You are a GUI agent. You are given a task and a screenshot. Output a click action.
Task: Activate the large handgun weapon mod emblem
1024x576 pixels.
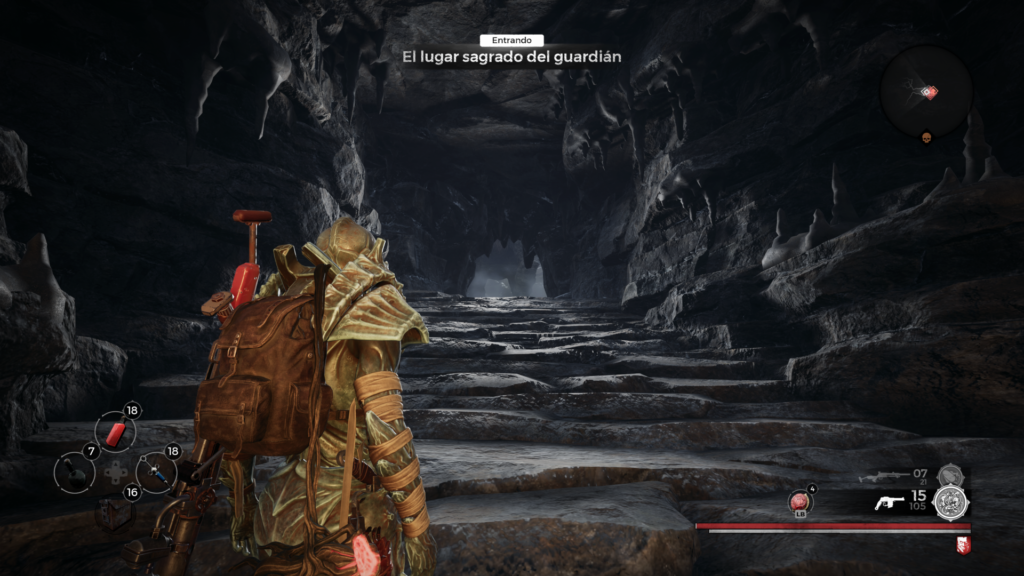[949, 502]
